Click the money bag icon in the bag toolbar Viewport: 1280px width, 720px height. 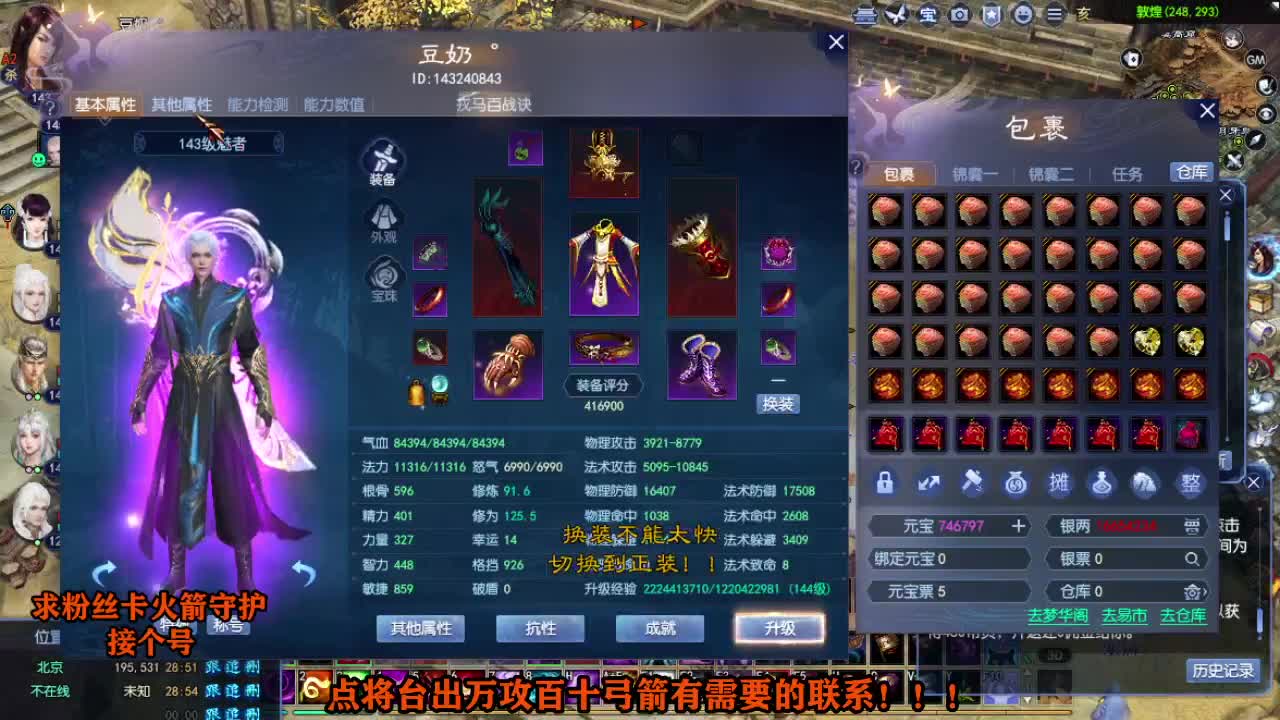point(1015,484)
